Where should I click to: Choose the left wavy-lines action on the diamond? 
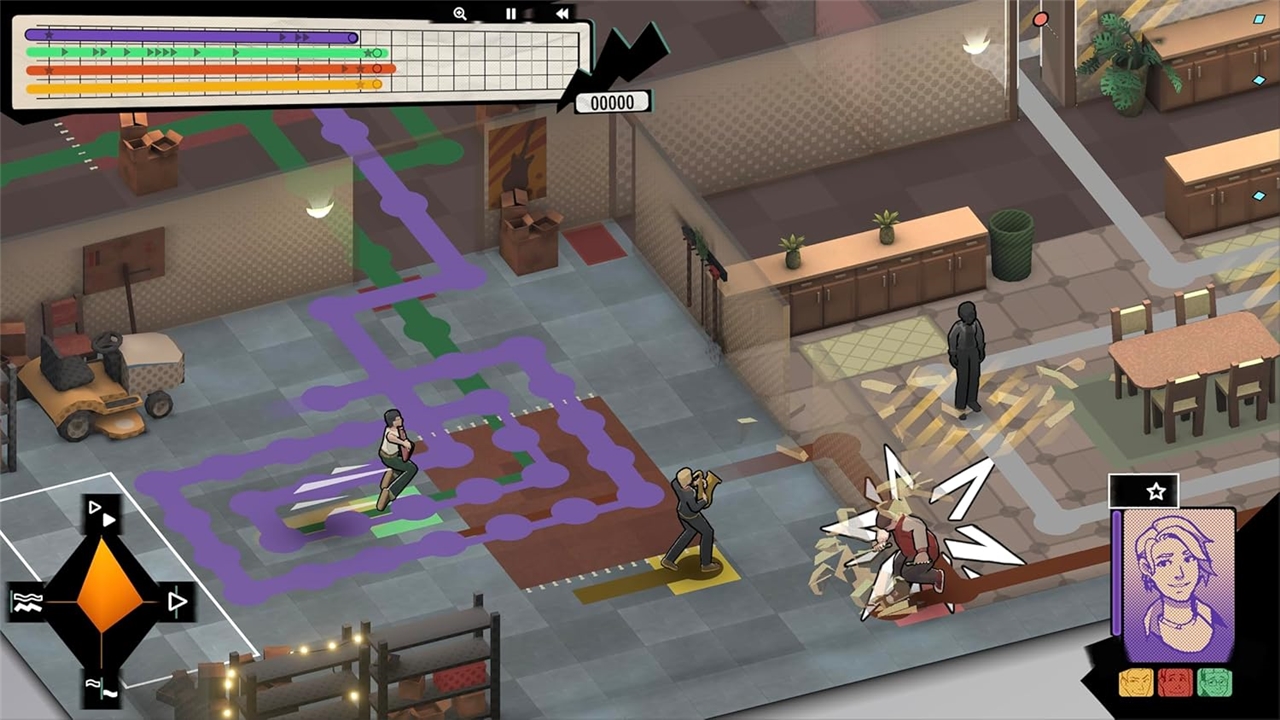pos(25,601)
